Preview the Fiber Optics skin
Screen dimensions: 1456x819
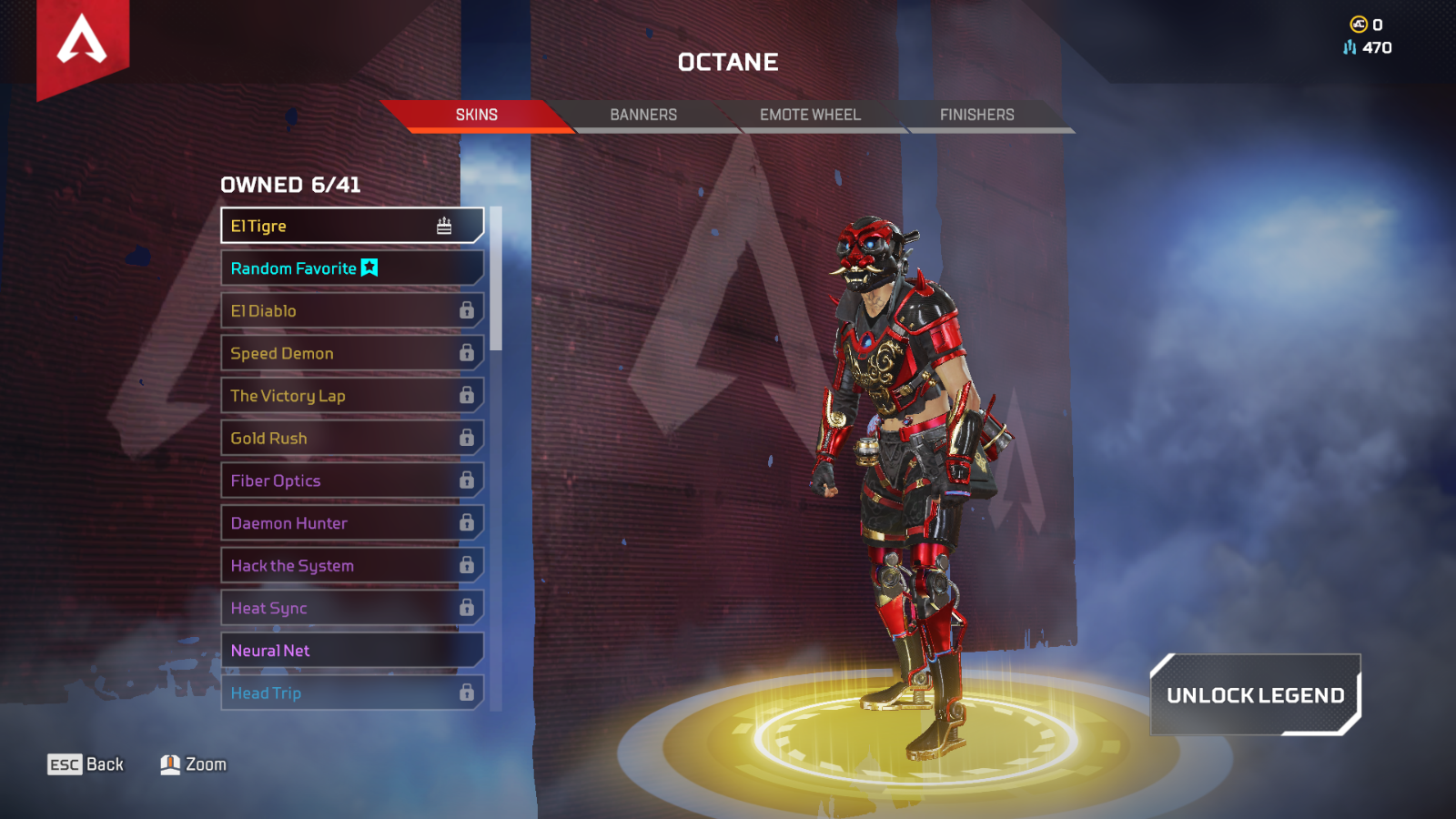(351, 480)
